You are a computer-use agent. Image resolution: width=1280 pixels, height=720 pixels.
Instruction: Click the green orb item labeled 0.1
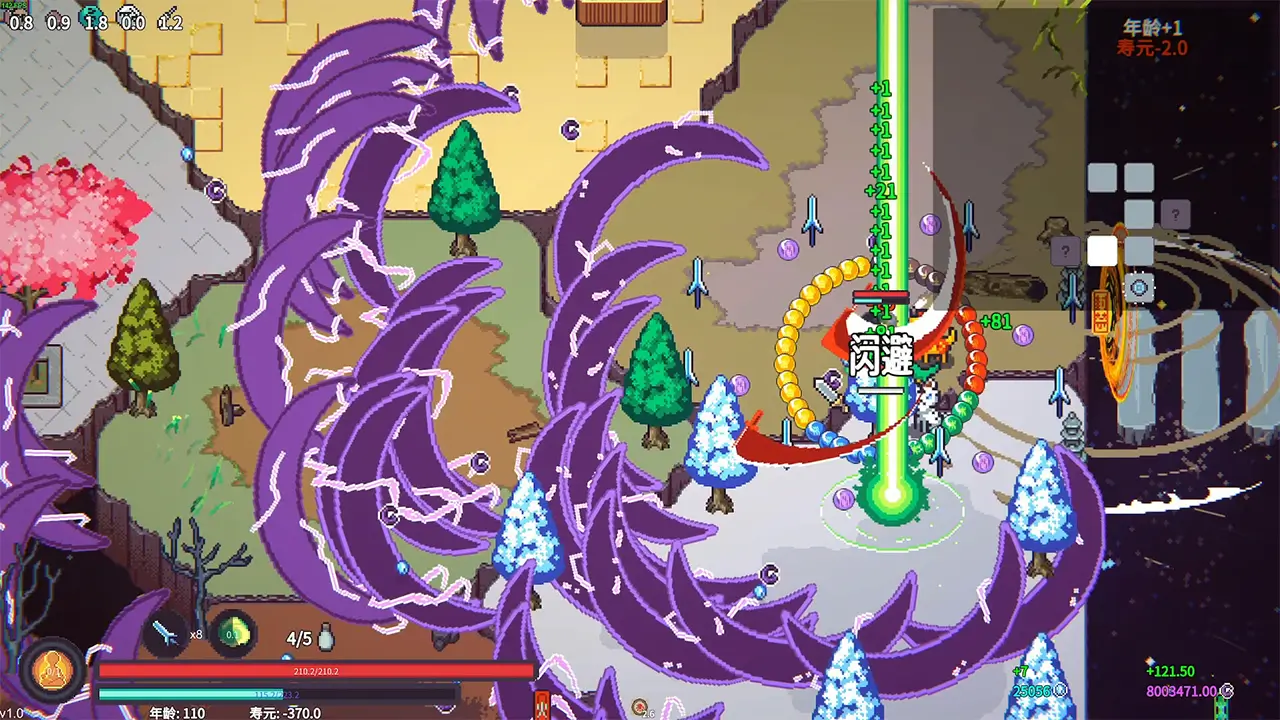click(x=232, y=631)
